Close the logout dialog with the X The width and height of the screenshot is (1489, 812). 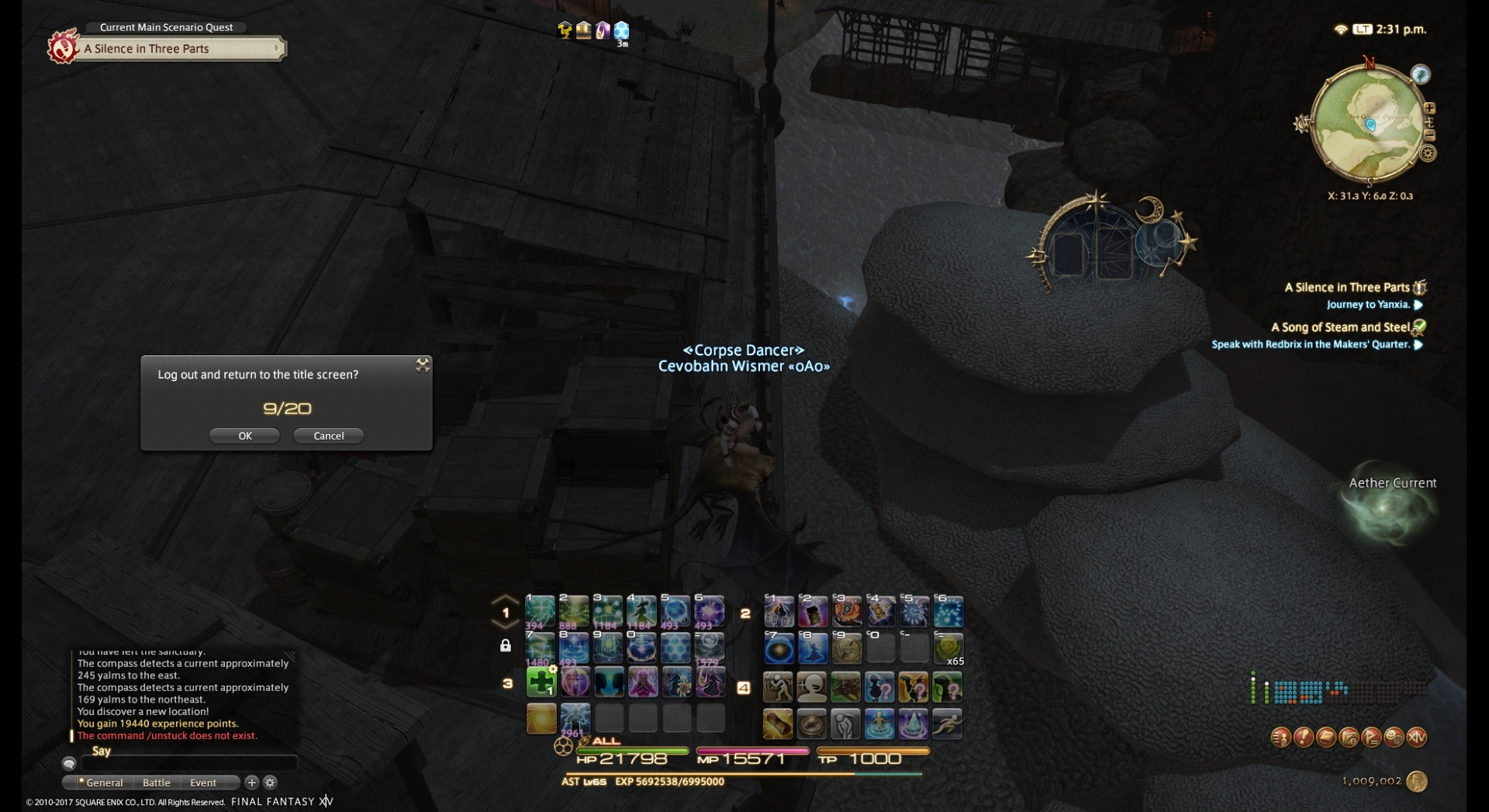click(423, 365)
